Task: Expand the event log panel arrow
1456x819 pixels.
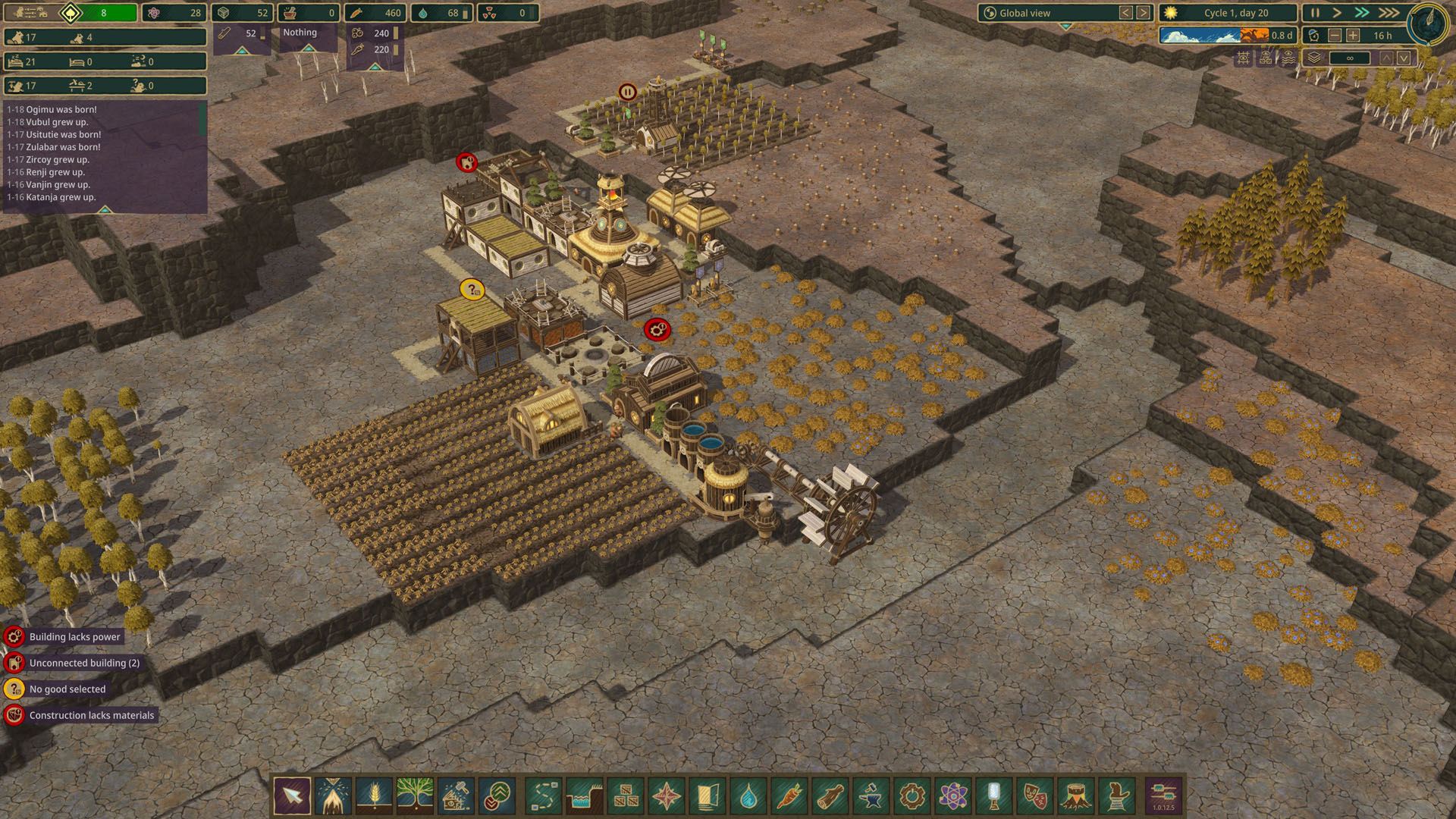Action: (x=105, y=209)
